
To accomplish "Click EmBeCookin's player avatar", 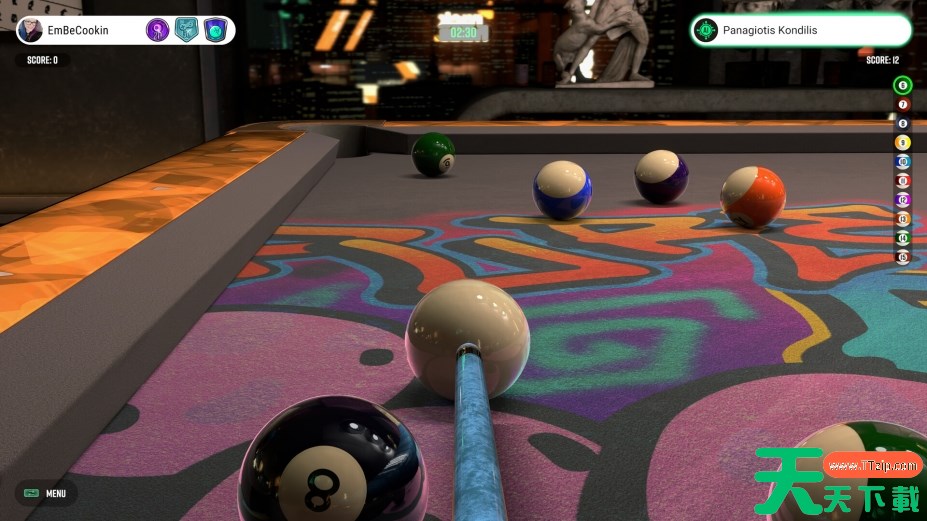I will (31, 30).
